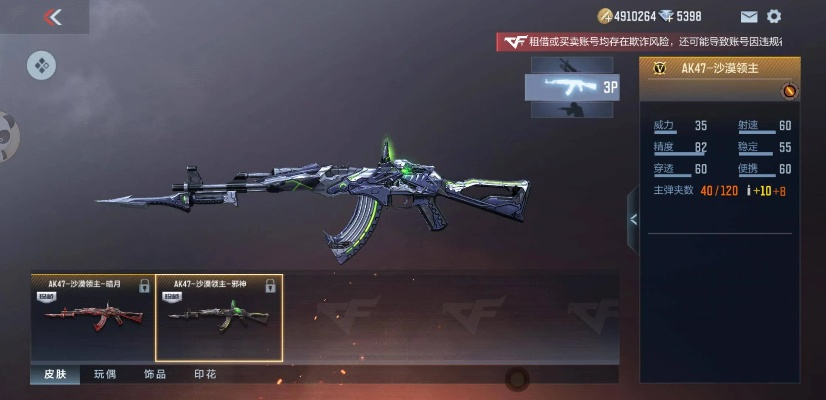Select the 3P weapon view thumbnail
Image resolution: width=826 pixels, height=400 pixels.
tap(574, 87)
